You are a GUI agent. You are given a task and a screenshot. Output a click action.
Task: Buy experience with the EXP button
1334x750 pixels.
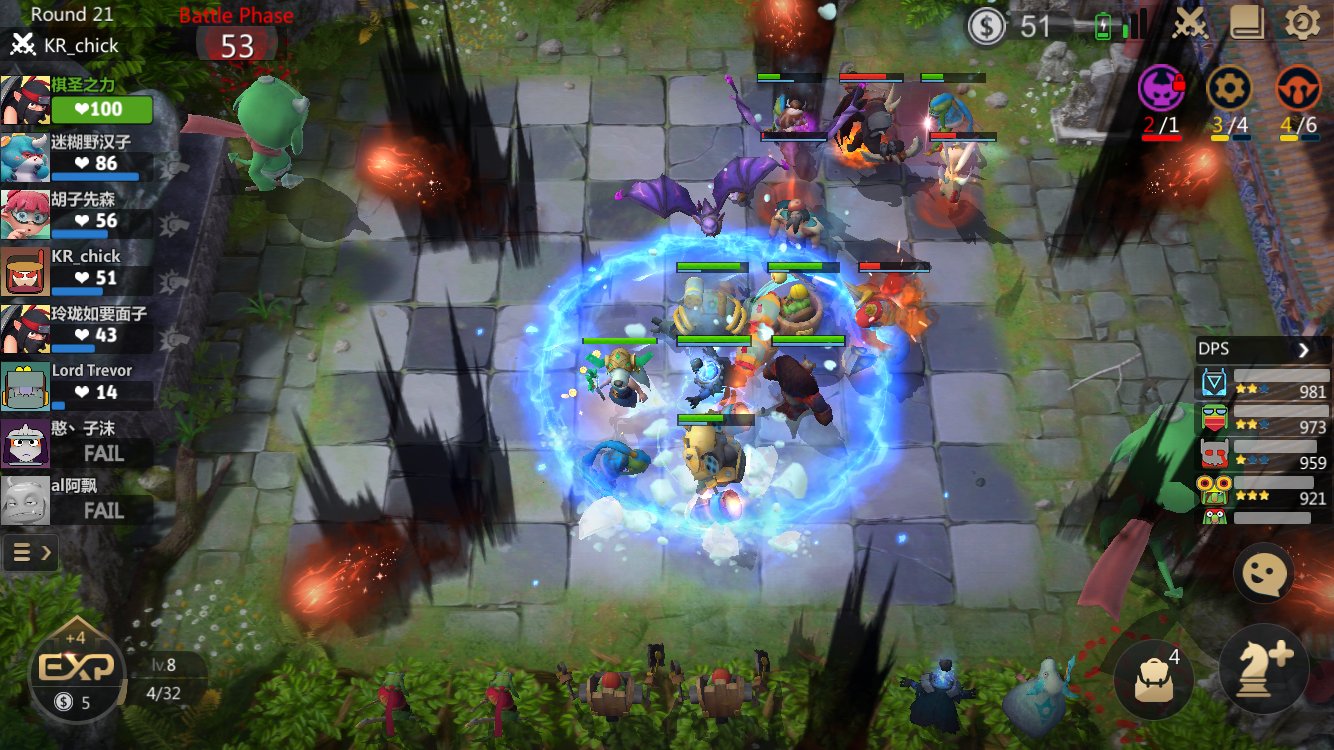point(78,668)
